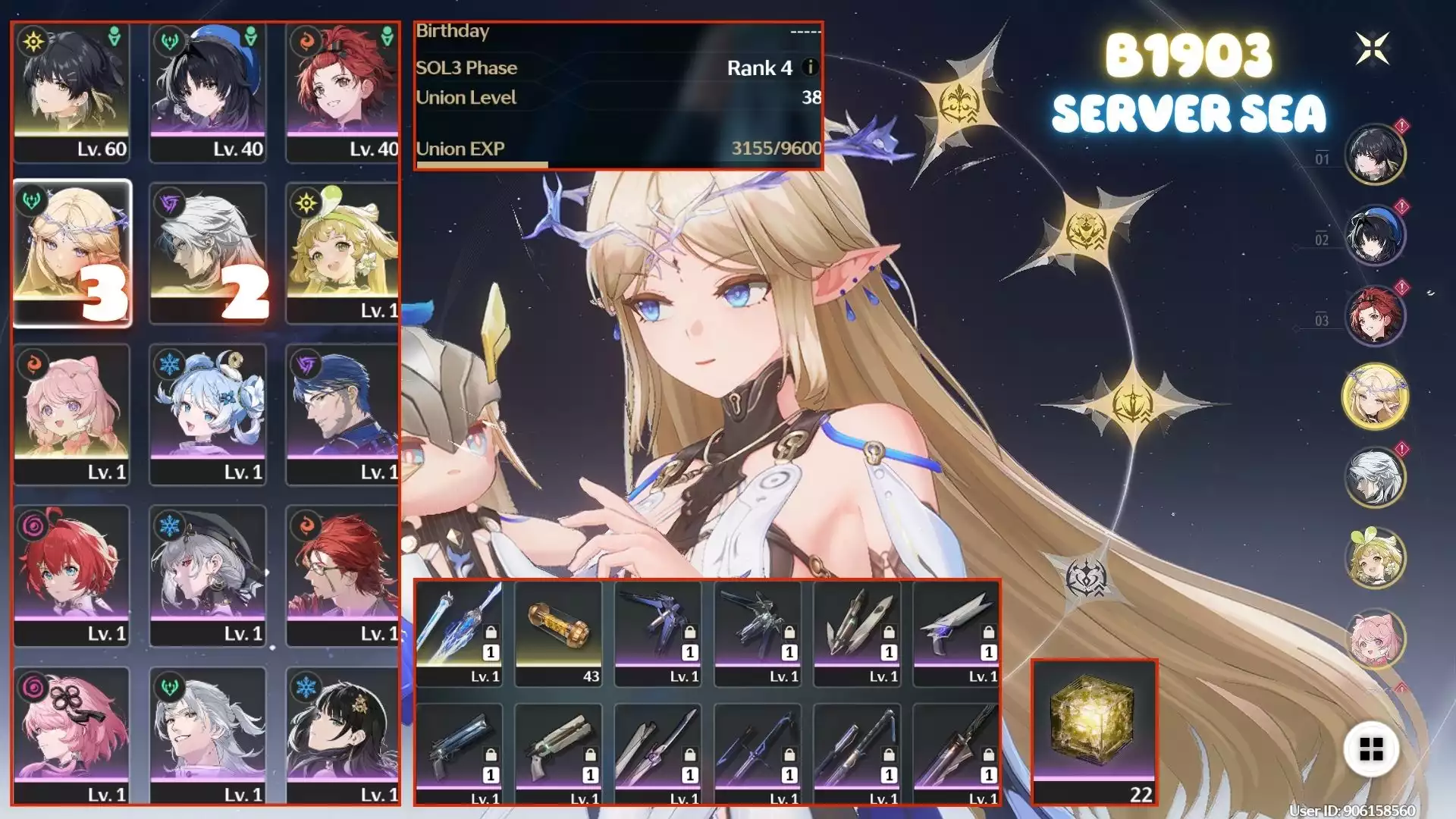Select the white-haired card marked 2
This screenshot has width=1456, height=819.
click(208, 254)
